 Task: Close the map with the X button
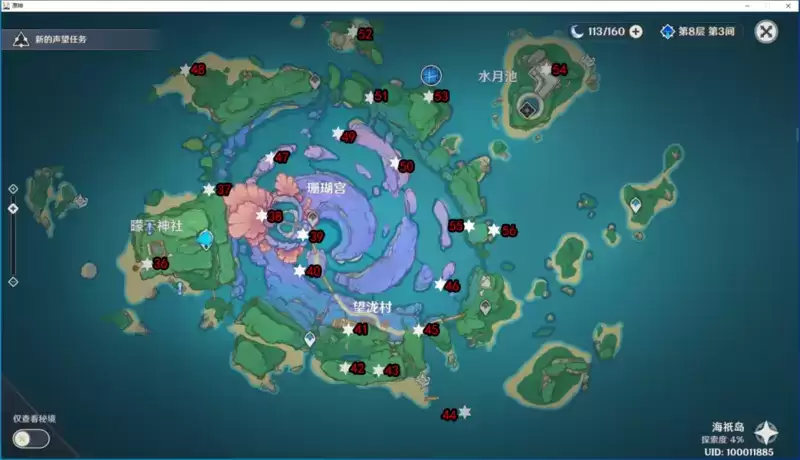[x=766, y=32]
